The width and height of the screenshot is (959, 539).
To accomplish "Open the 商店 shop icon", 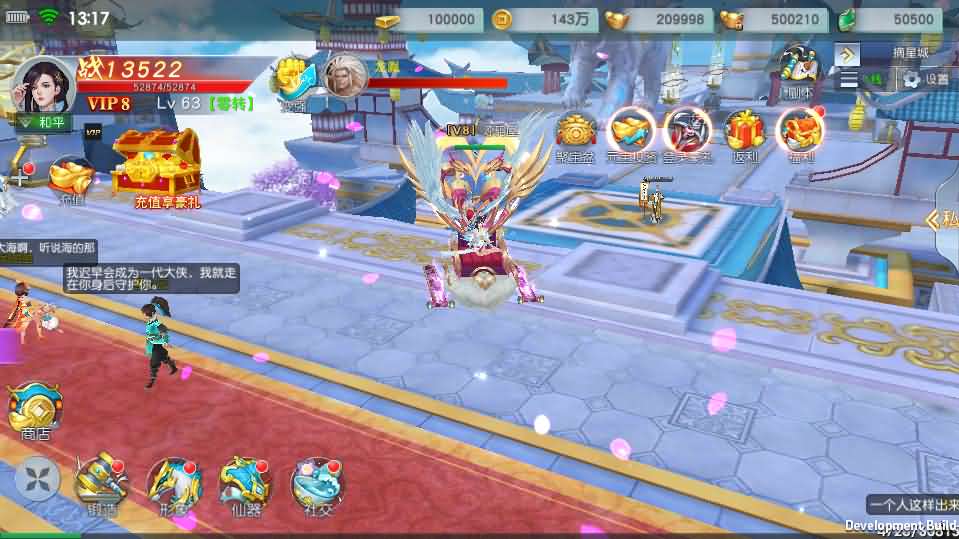I will [35, 407].
